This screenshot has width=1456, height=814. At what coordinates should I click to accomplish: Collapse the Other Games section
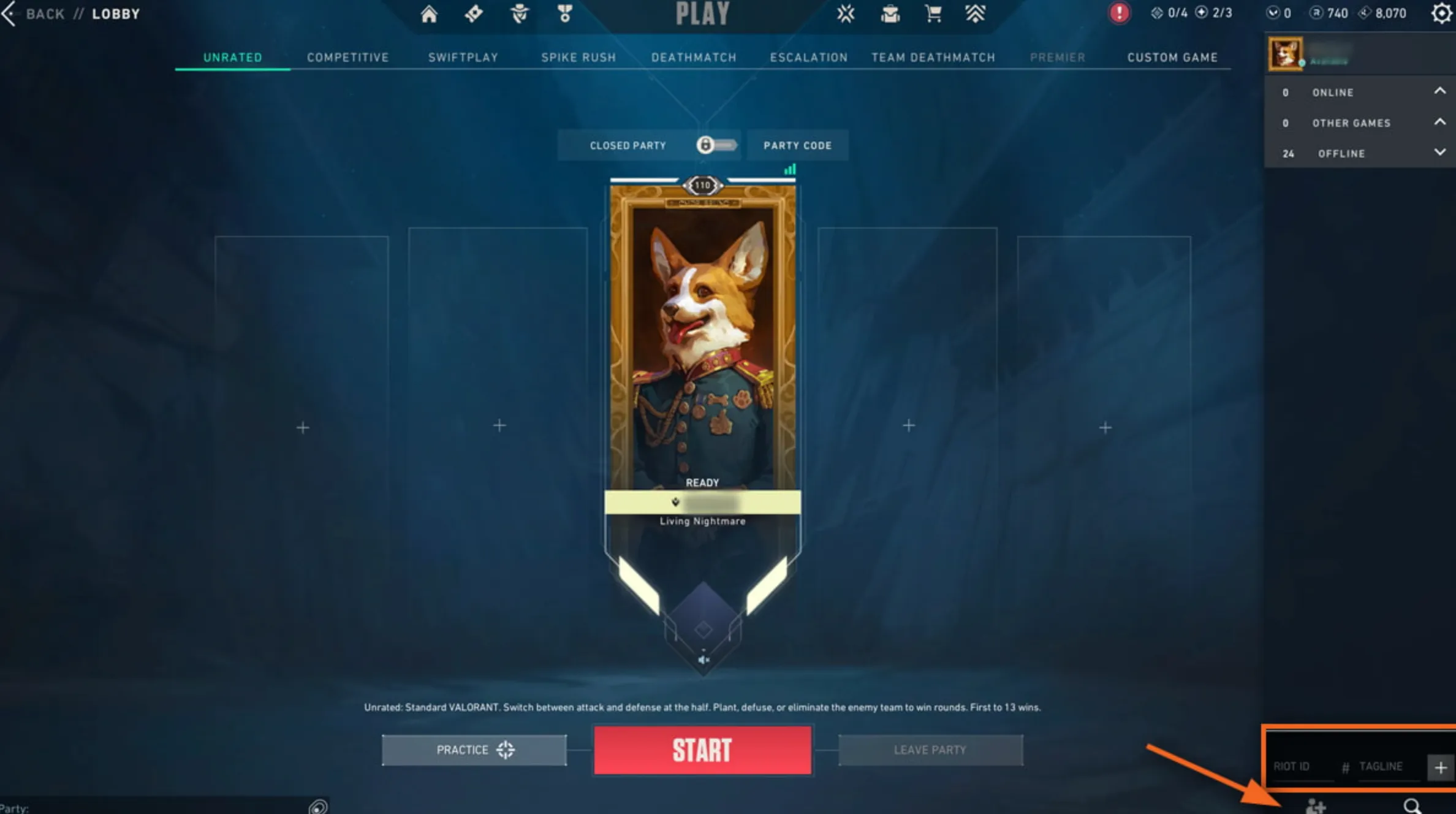[x=1440, y=122]
